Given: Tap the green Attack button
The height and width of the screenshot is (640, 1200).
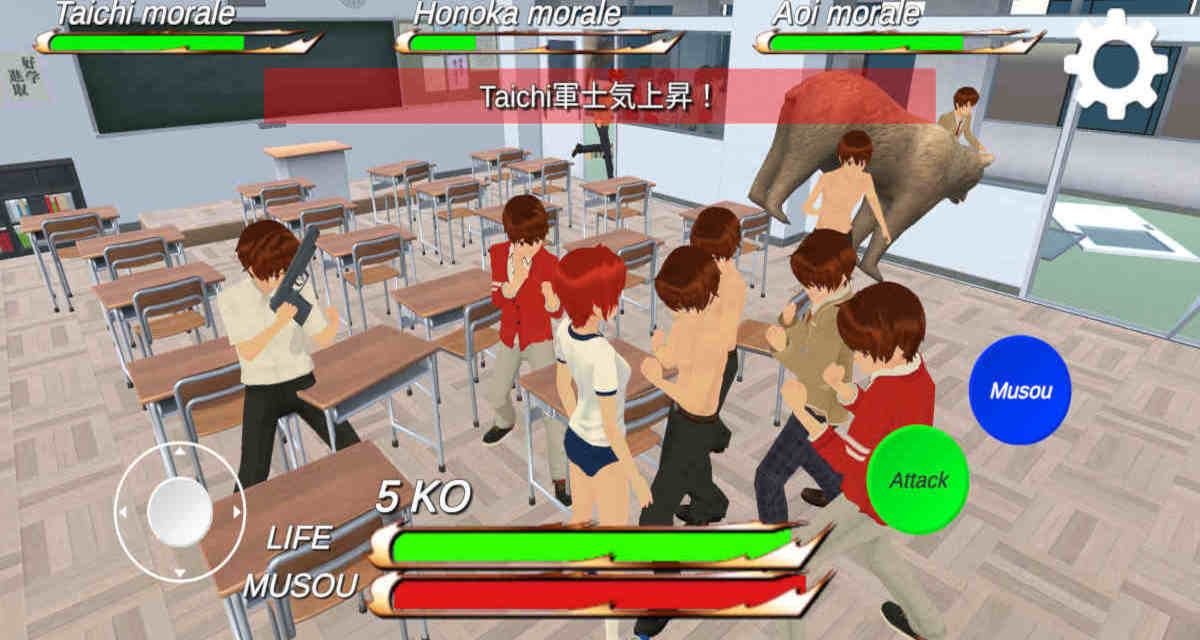Looking at the screenshot, I should pyautogui.click(x=918, y=480).
